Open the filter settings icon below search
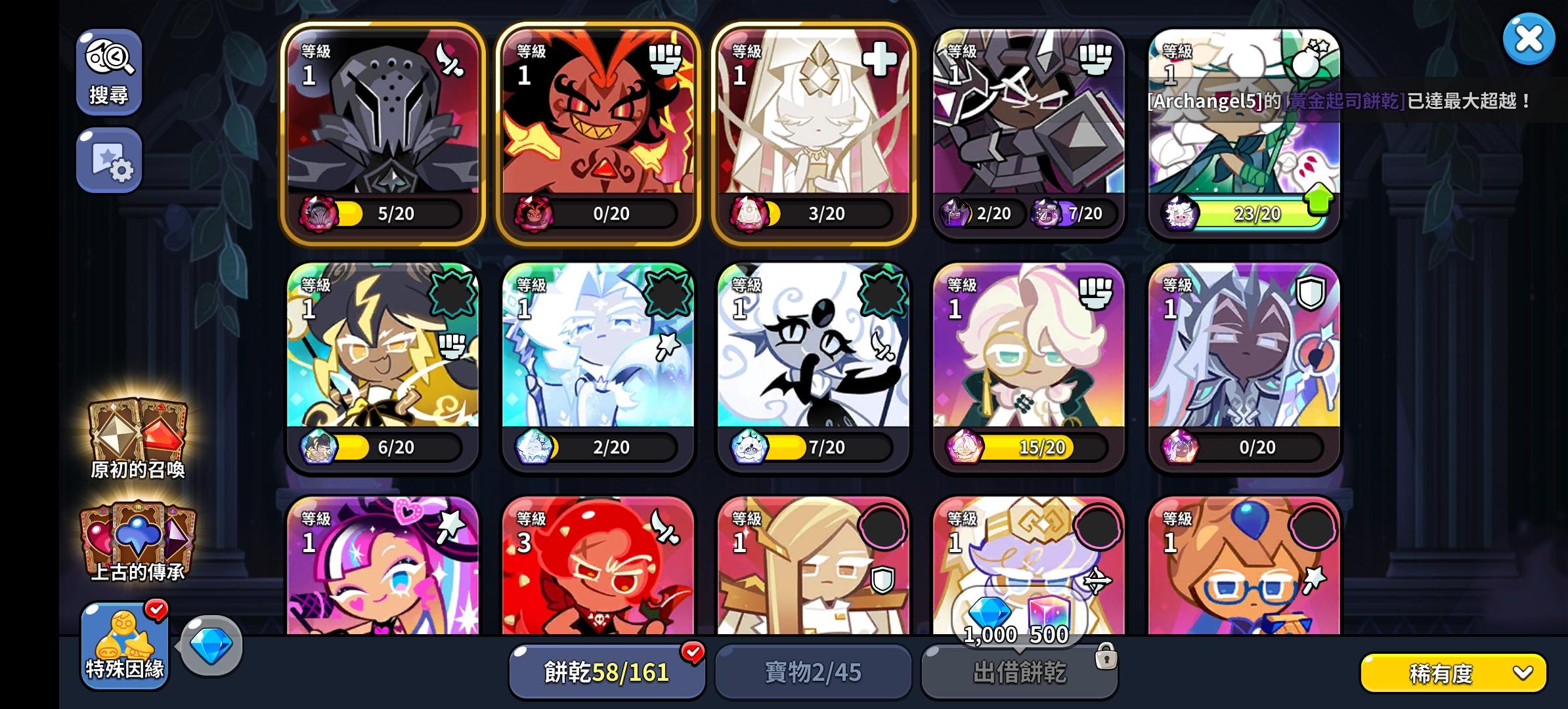This screenshot has height=709, width=1568. coord(109,160)
